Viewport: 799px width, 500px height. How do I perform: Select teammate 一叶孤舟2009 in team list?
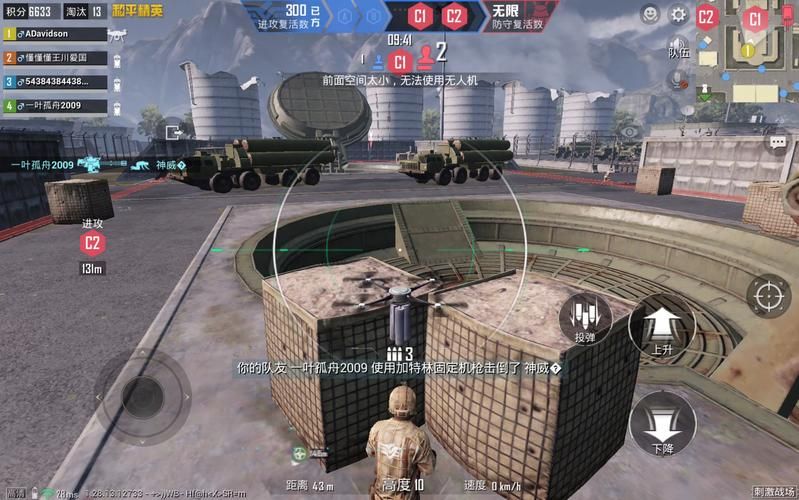click(x=55, y=105)
